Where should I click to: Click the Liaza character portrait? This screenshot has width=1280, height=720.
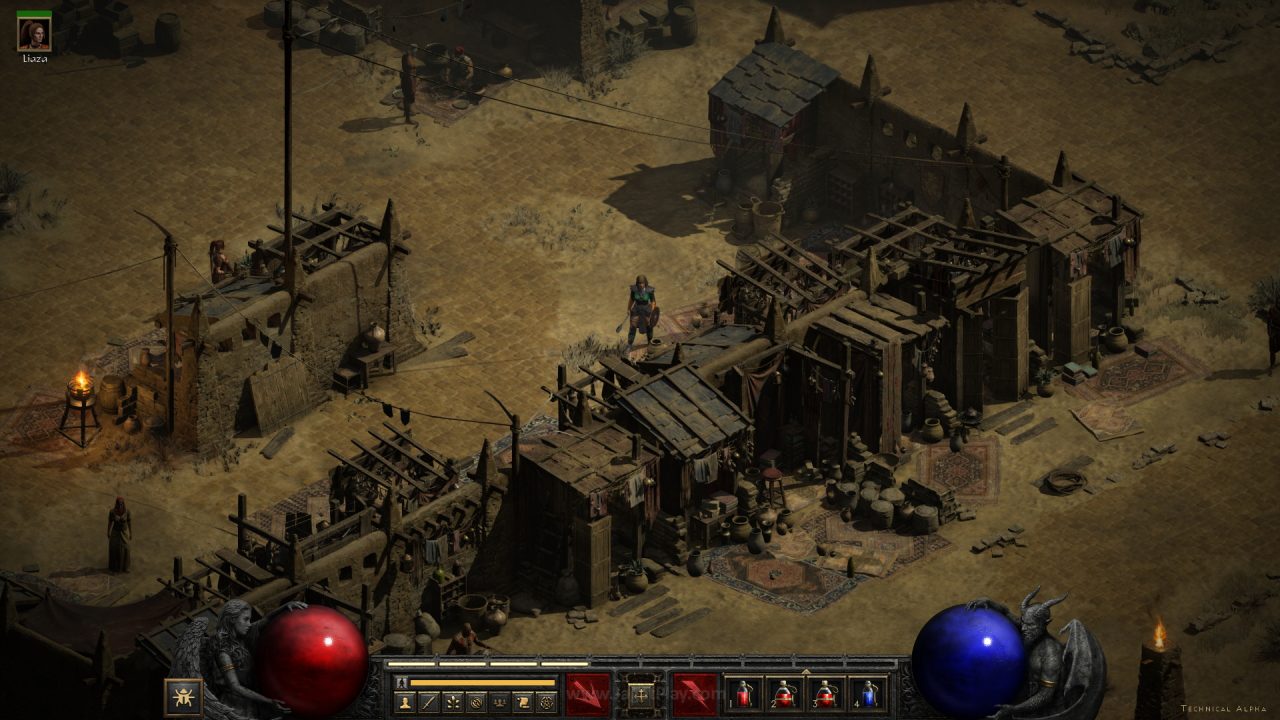pyautogui.click(x=34, y=34)
